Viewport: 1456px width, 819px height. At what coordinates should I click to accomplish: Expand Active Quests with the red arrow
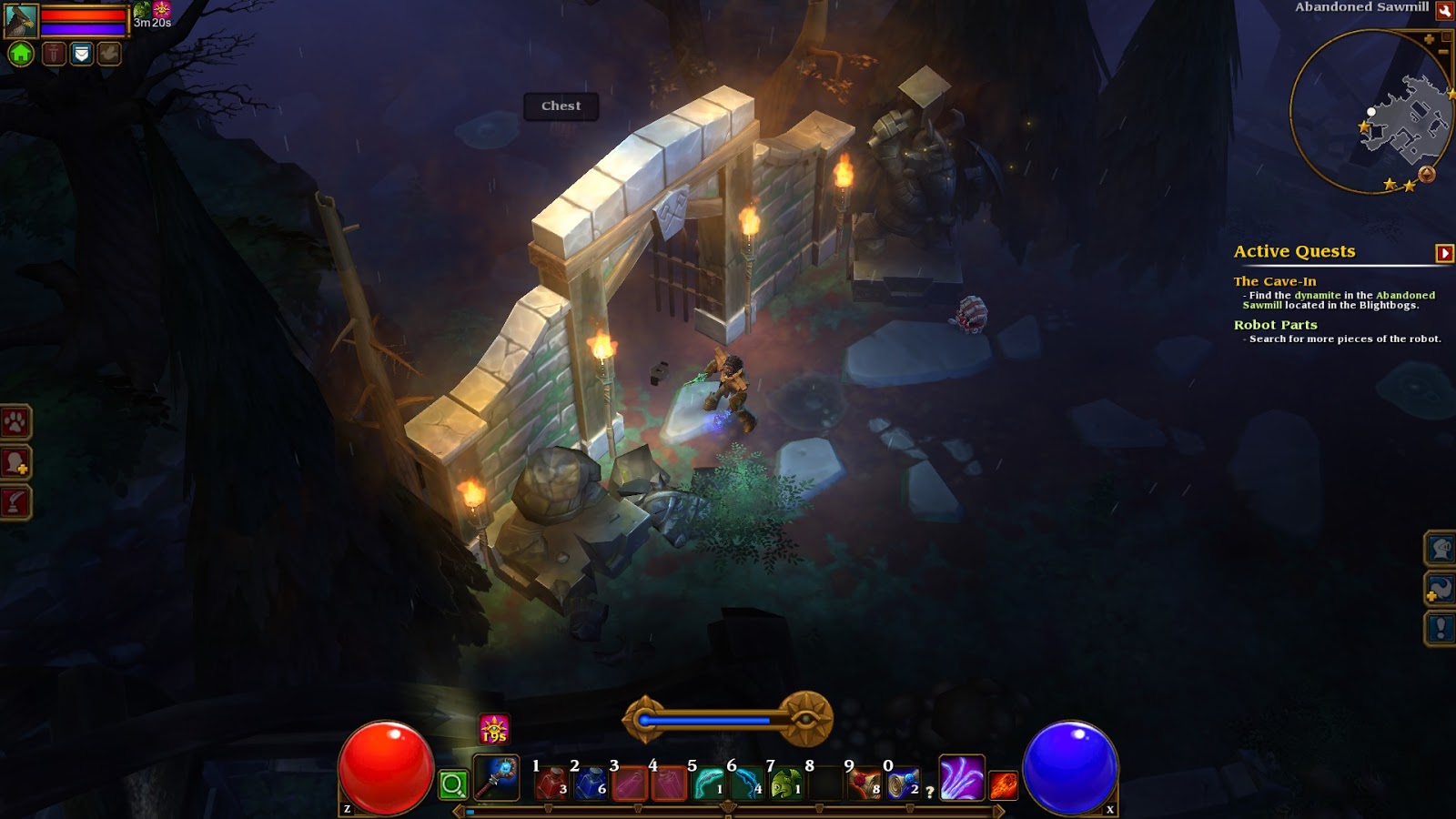point(1443,253)
